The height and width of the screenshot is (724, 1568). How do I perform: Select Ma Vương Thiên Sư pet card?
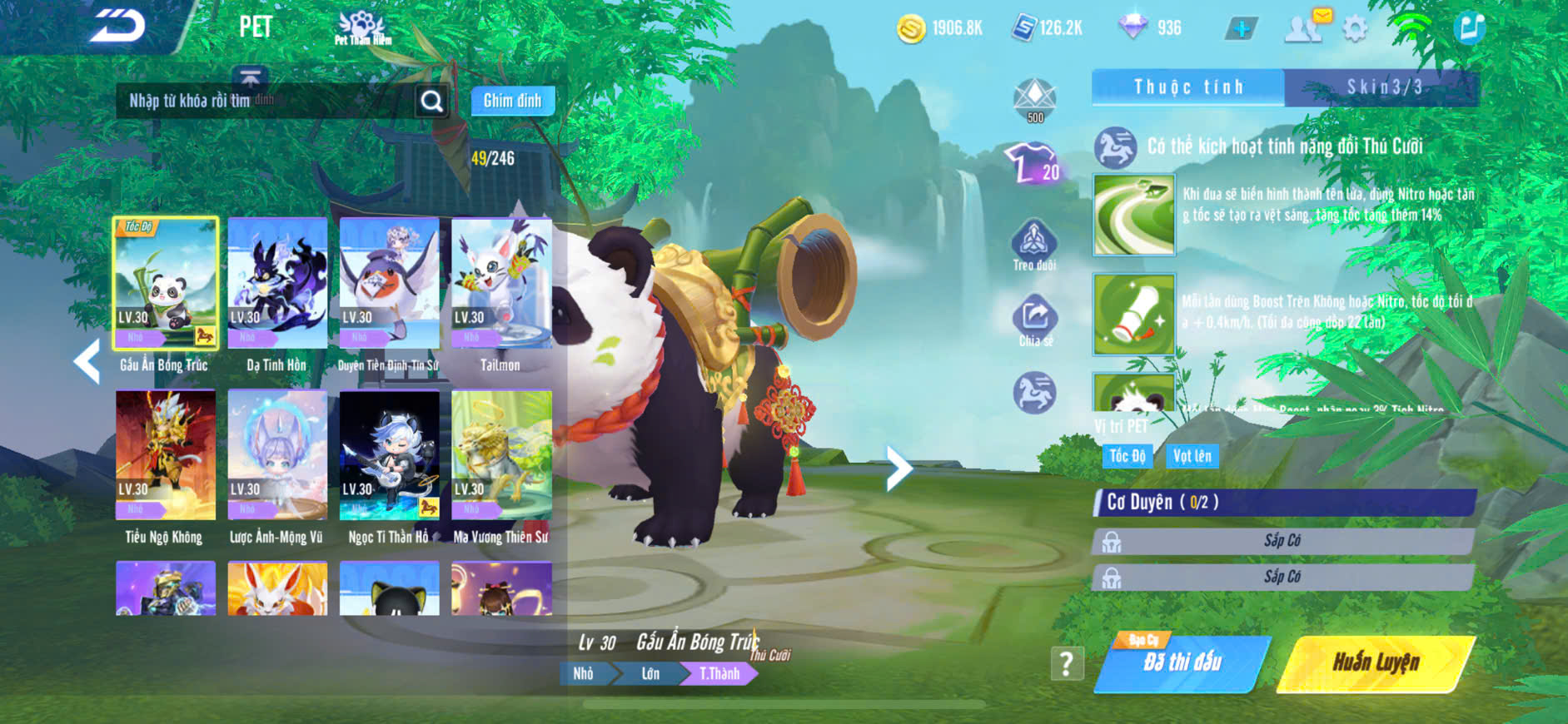501,455
